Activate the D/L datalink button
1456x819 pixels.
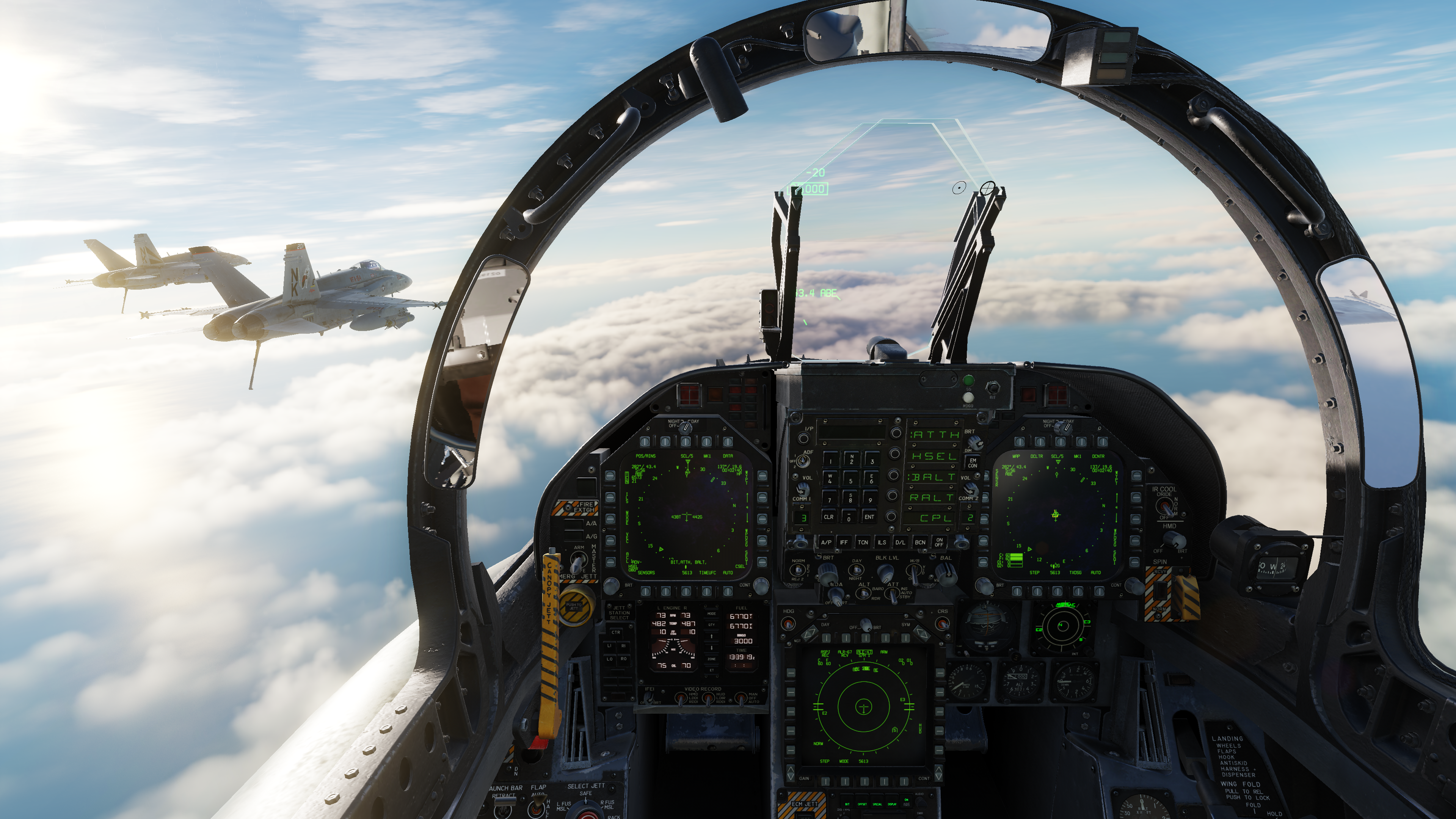(901, 542)
